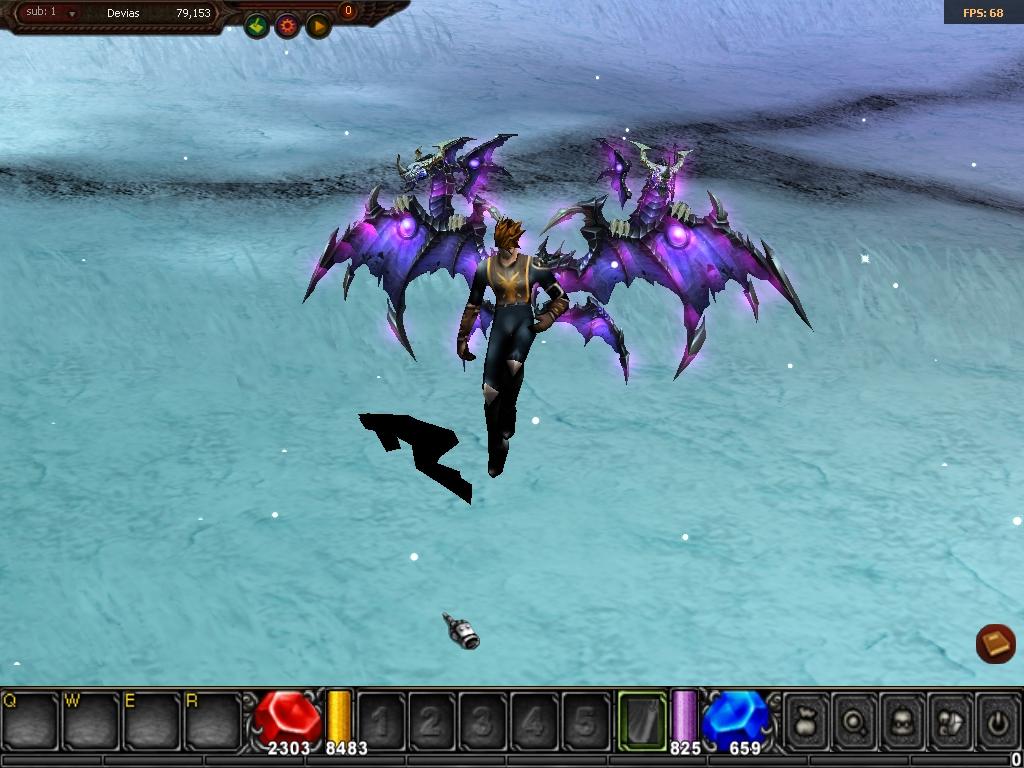Click the mouse-shaped menu button
This screenshot has height=768, width=1024.
(951, 720)
